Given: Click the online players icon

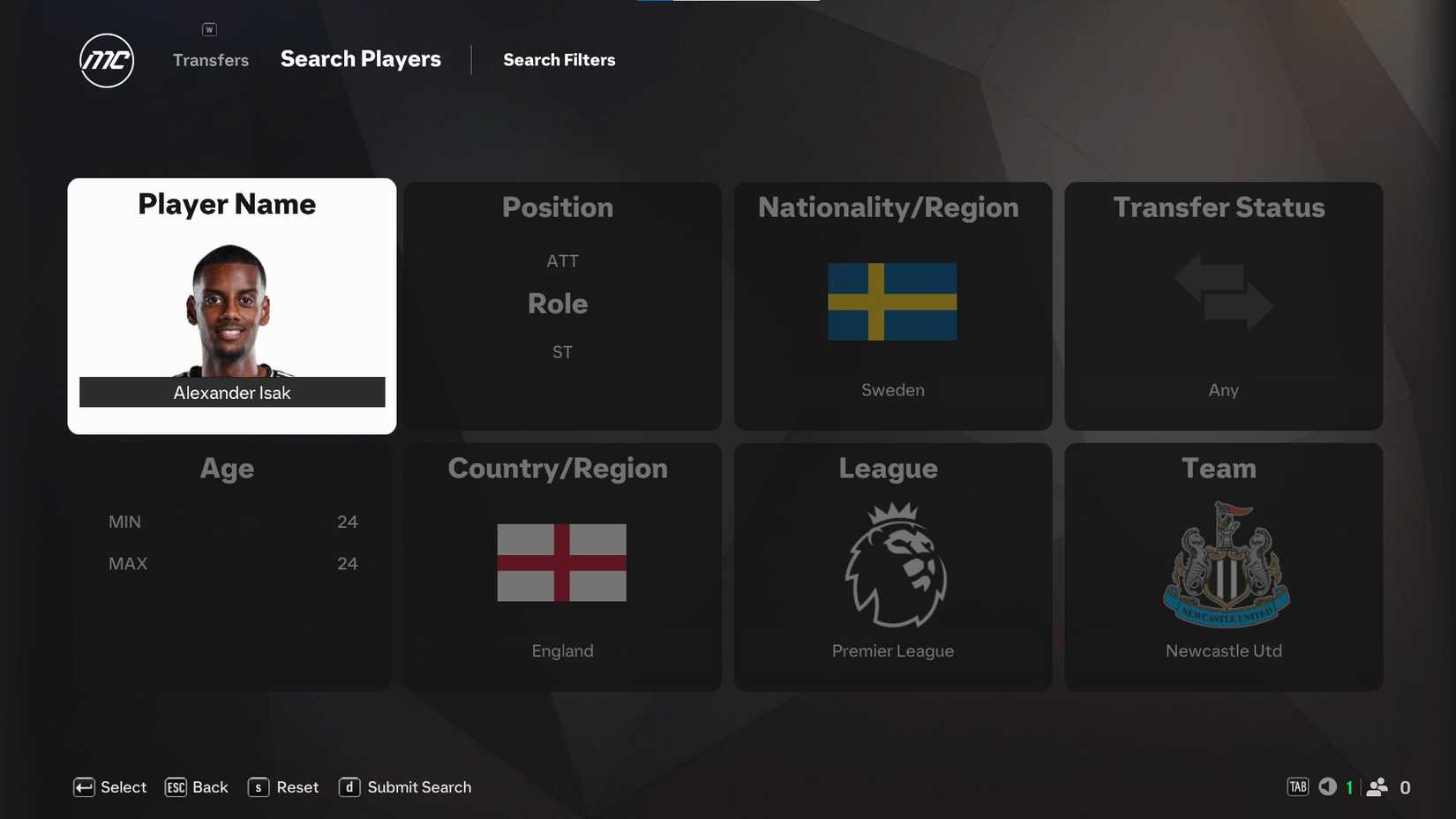Looking at the screenshot, I should [x=1377, y=785].
